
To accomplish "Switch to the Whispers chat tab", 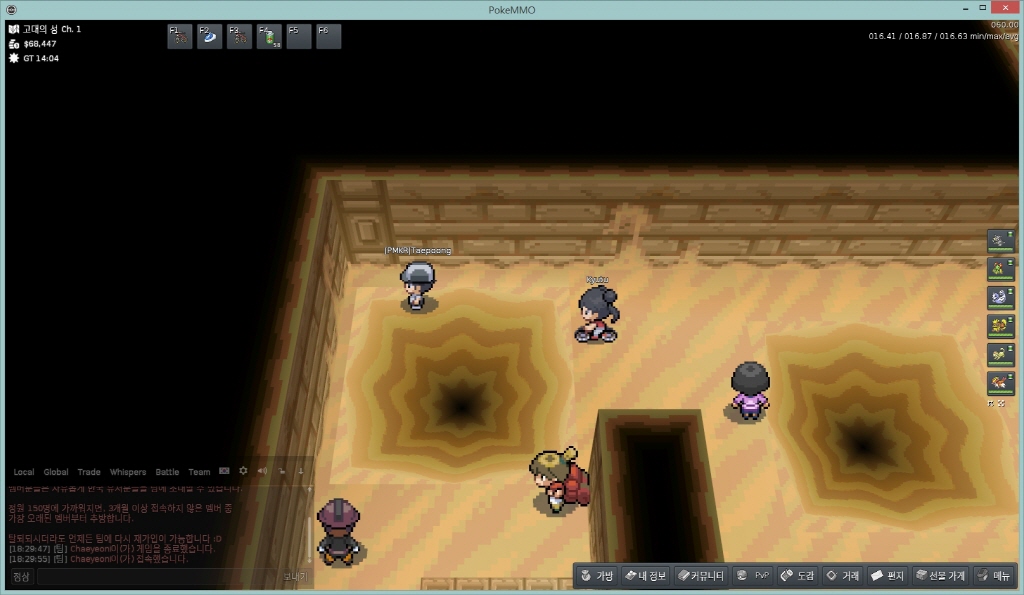I will click(127, 472).
